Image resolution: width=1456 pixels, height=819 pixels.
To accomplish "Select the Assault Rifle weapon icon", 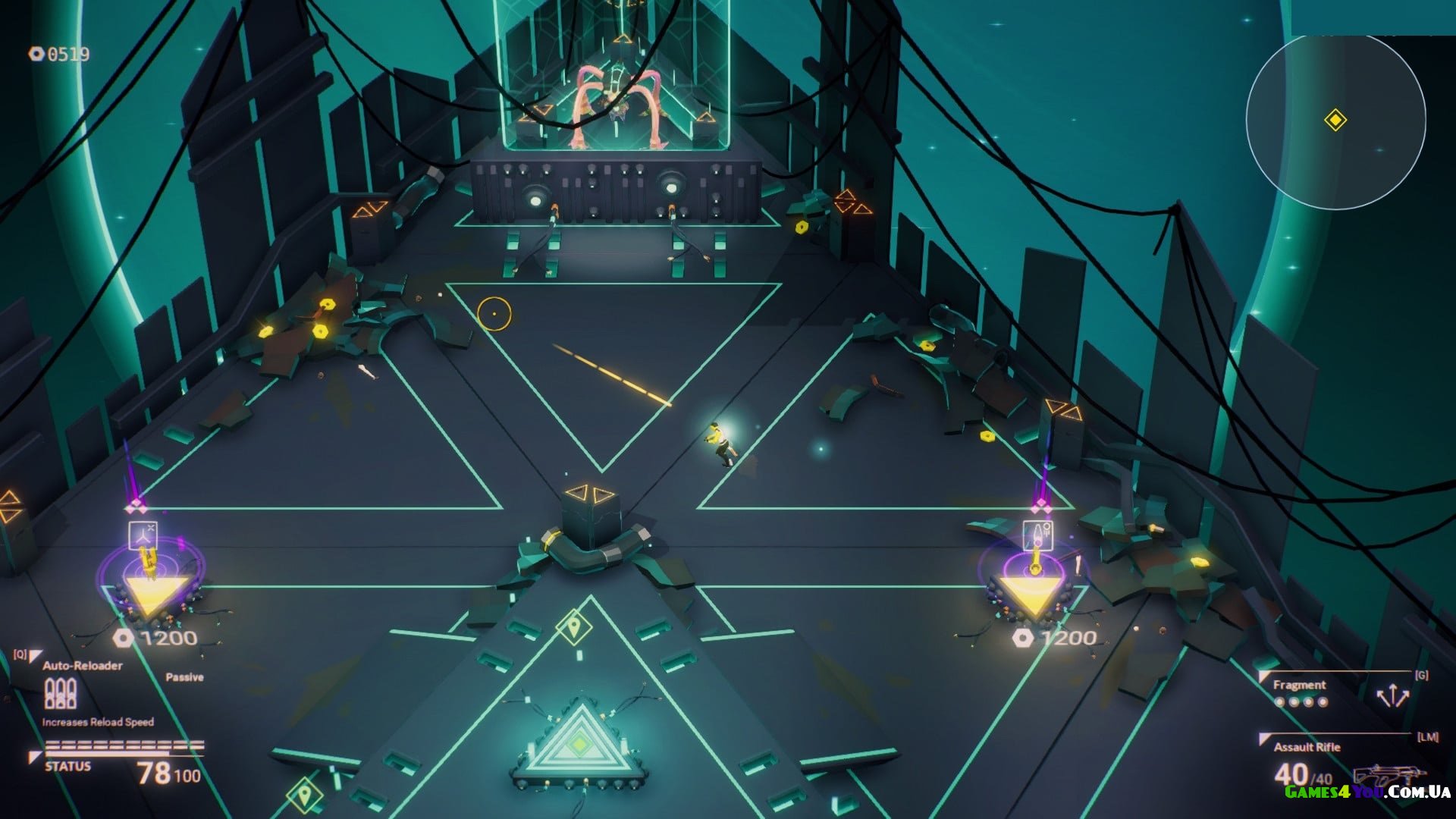I will coord(1389,775).
